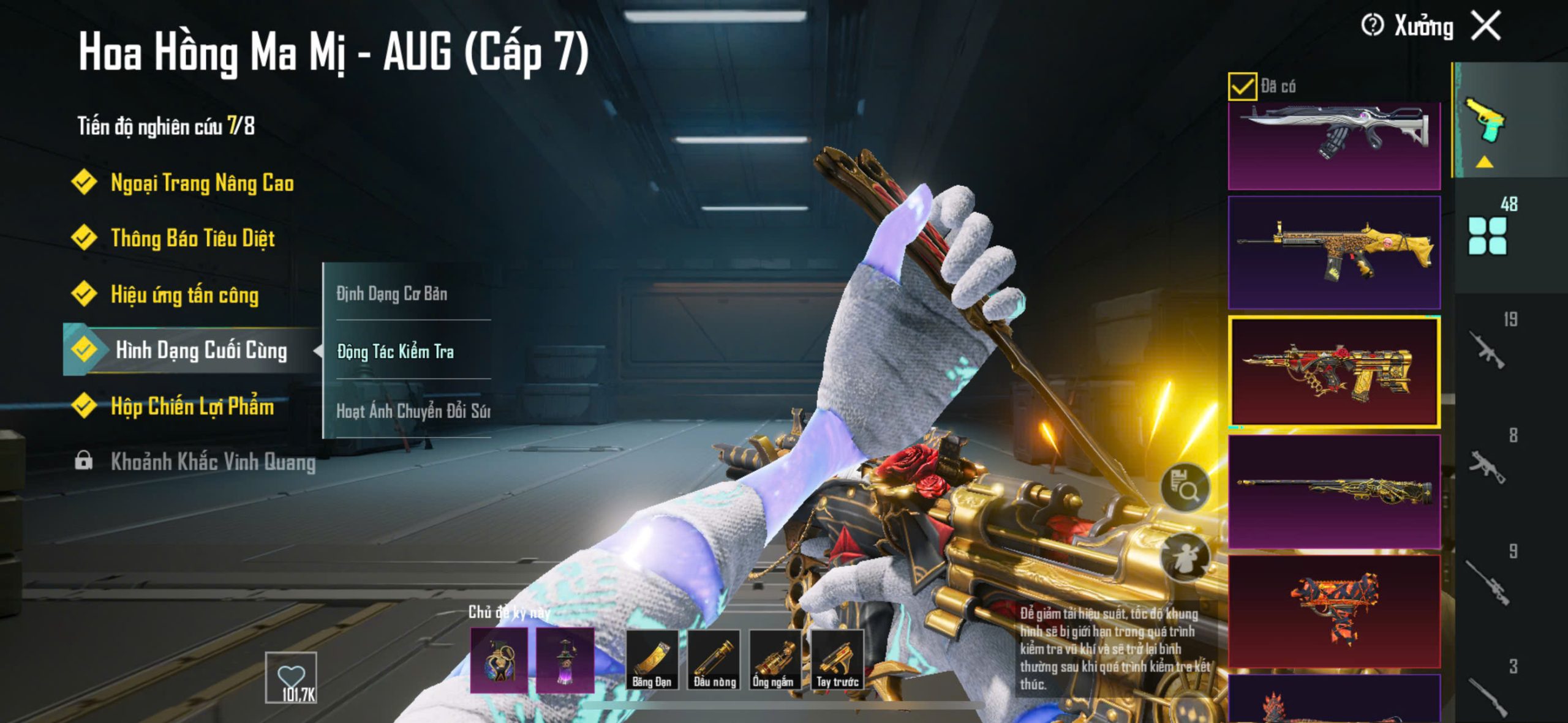Screen dimensions: 1568x723
Task: Select locked Khoảnh Khắc Vinh Quang entry
Action: click(212, 462)
